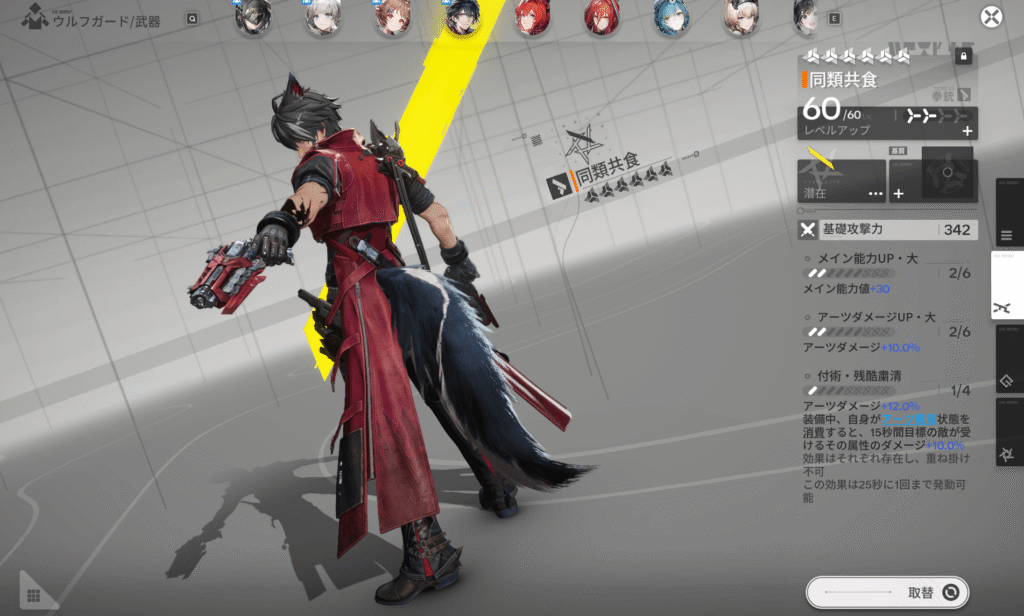Choose the white-haired operator portrait
1024x616 pixels.
point(322,18)
